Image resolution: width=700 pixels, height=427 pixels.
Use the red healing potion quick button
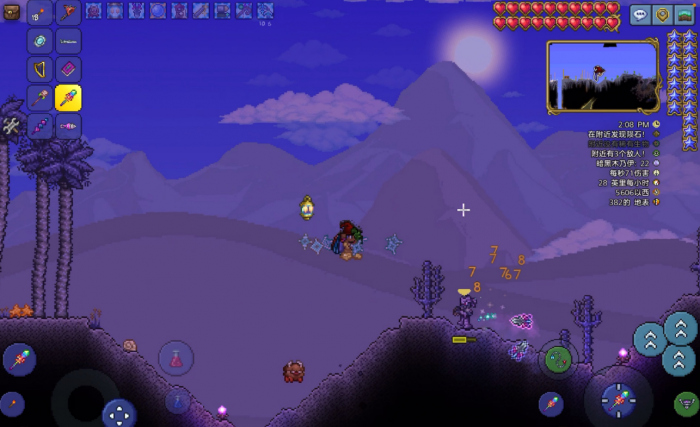[176, 357]
